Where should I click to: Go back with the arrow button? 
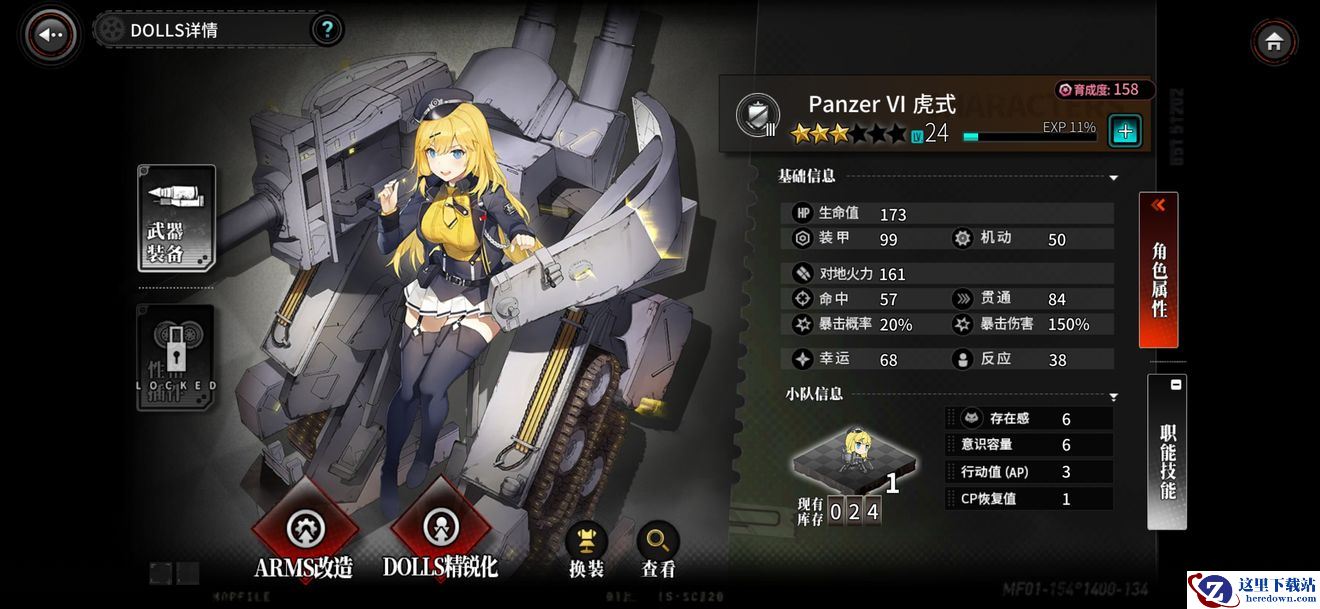[x=51, y=35]
